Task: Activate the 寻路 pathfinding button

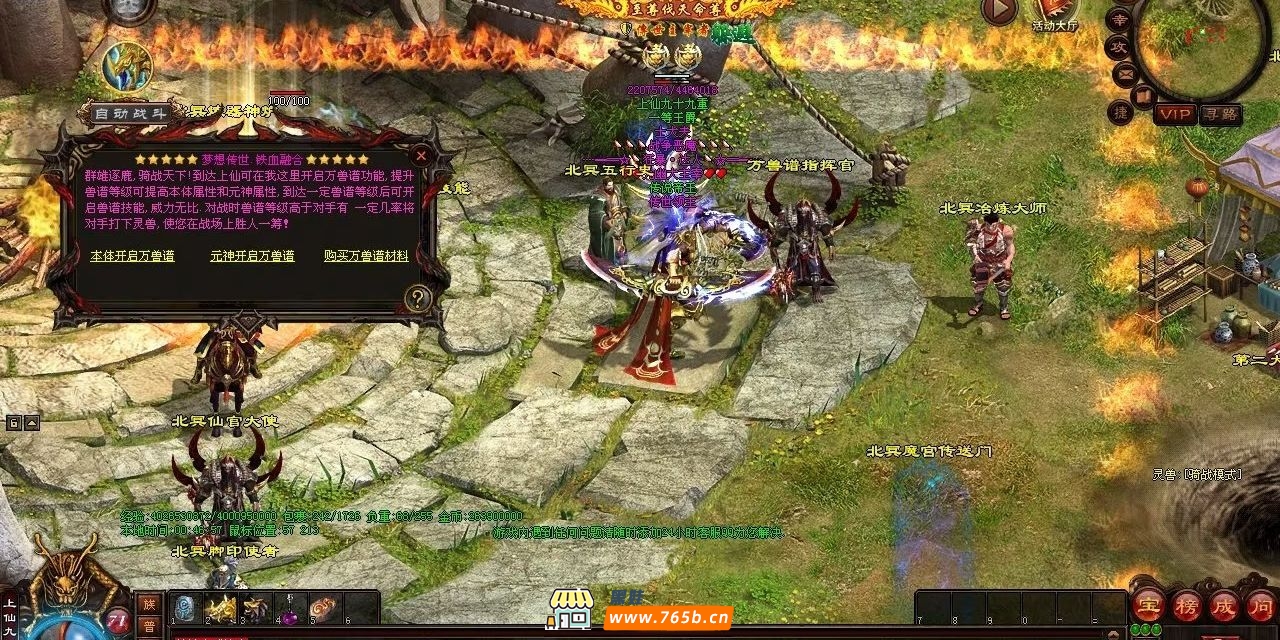Action: click(1220, 114)
